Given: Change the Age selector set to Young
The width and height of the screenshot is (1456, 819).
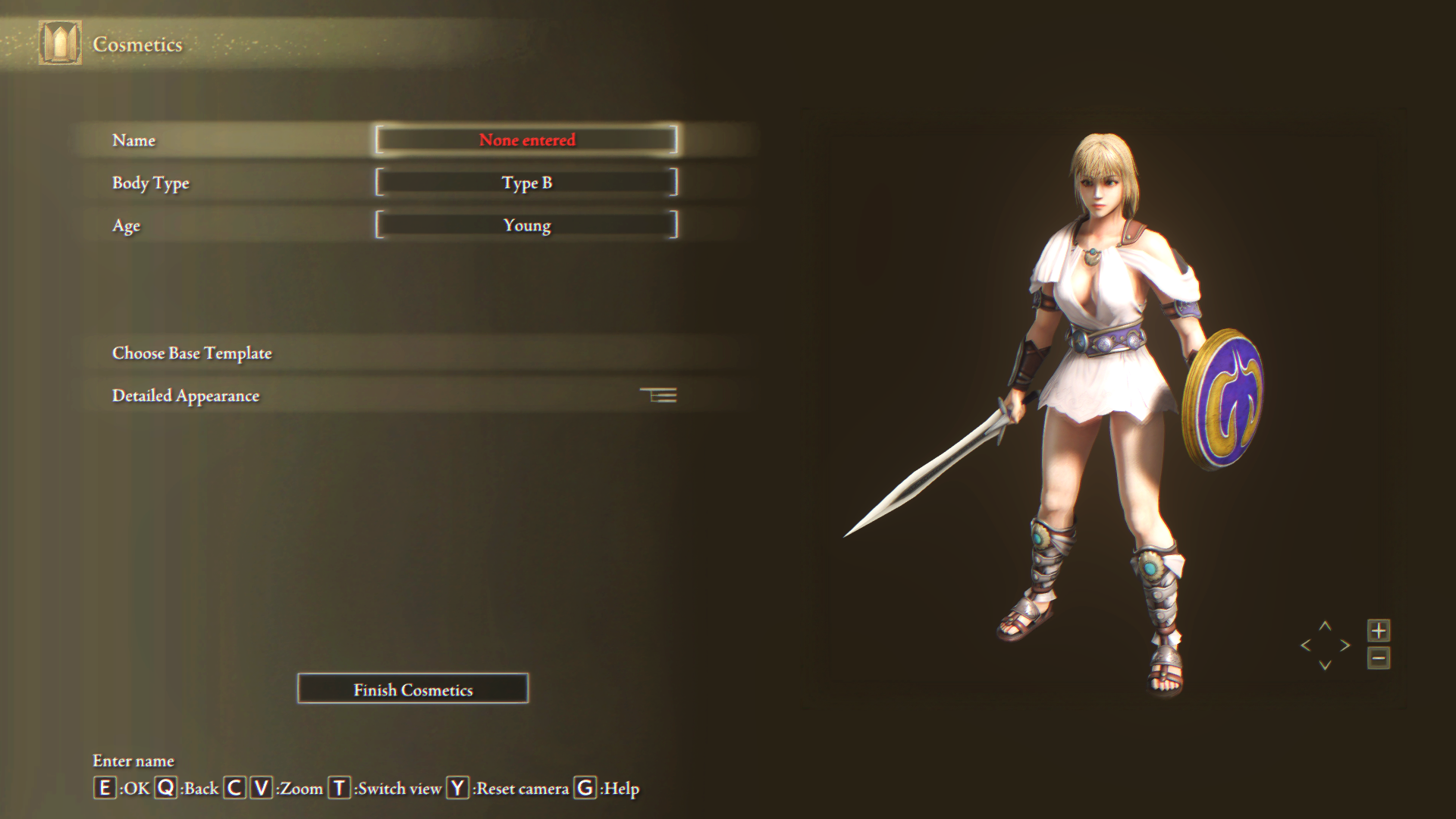Looking at the screenshot, I should click(526, 225).
